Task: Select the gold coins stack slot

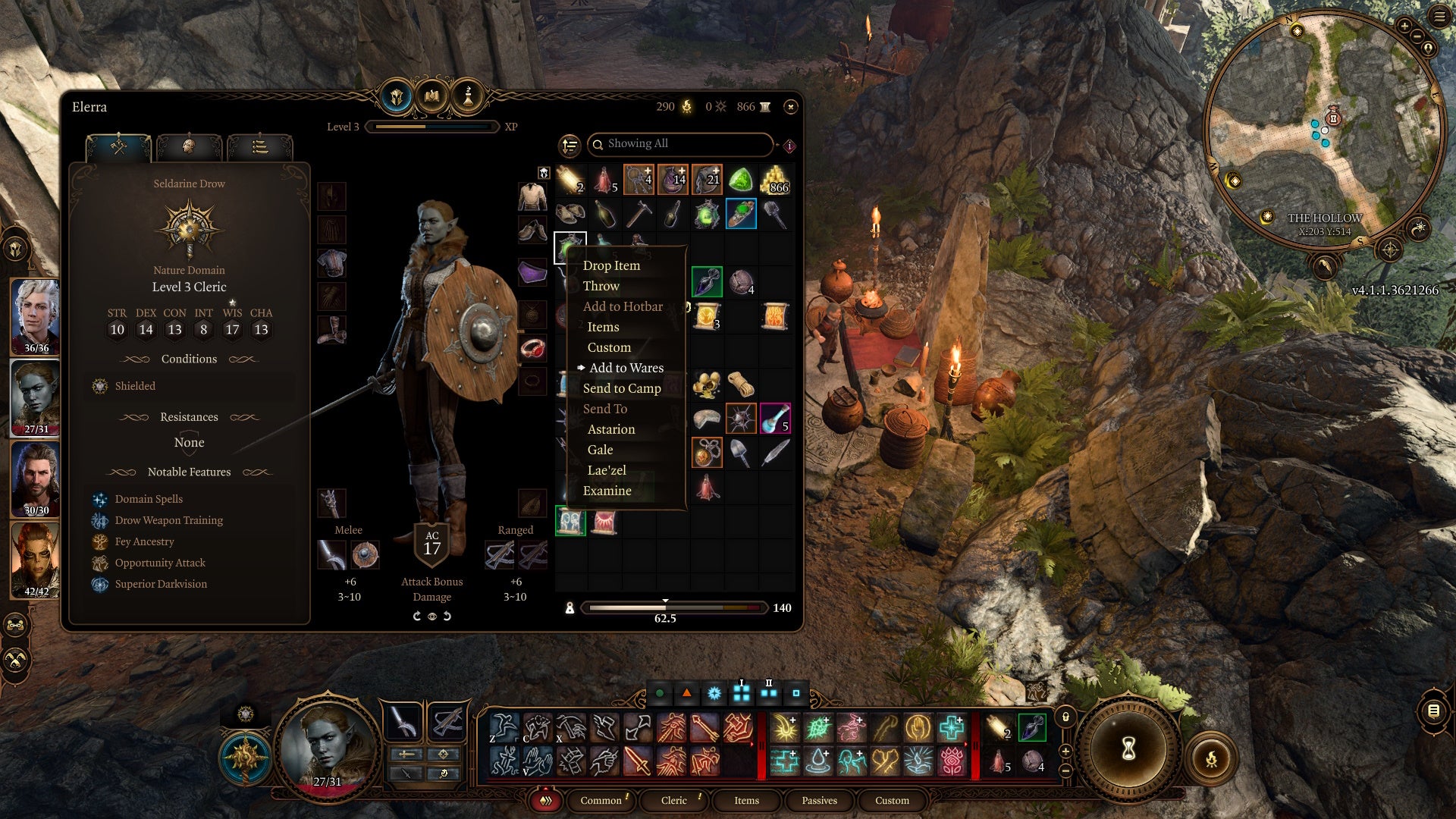Action: [775, 180]
